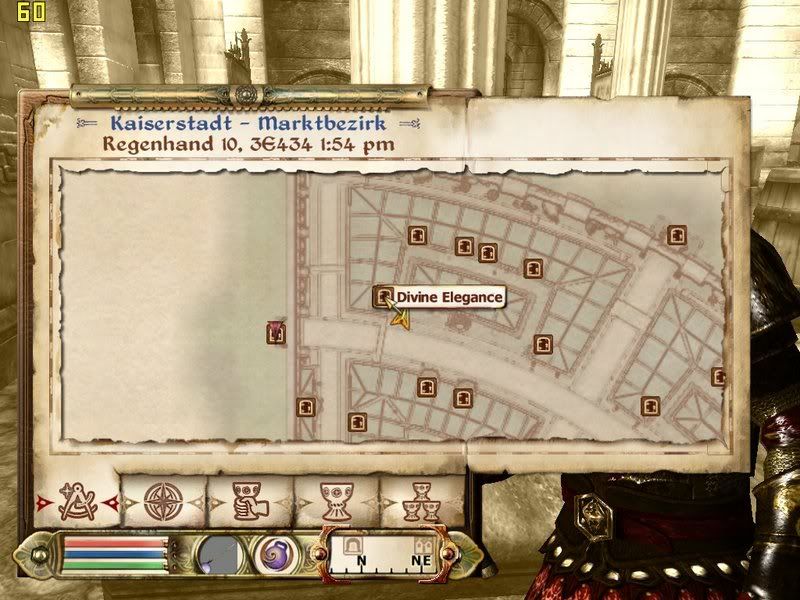
Task: Open the inventory grey round icon
Action: tap(217, 555)
